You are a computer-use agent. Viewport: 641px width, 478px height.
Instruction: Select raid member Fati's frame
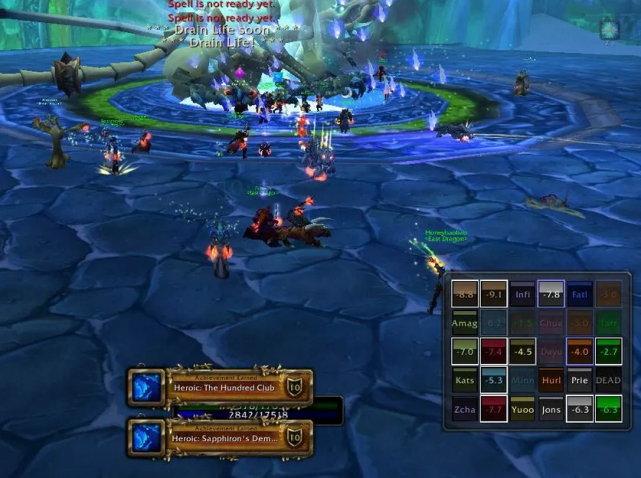(580, 295)
